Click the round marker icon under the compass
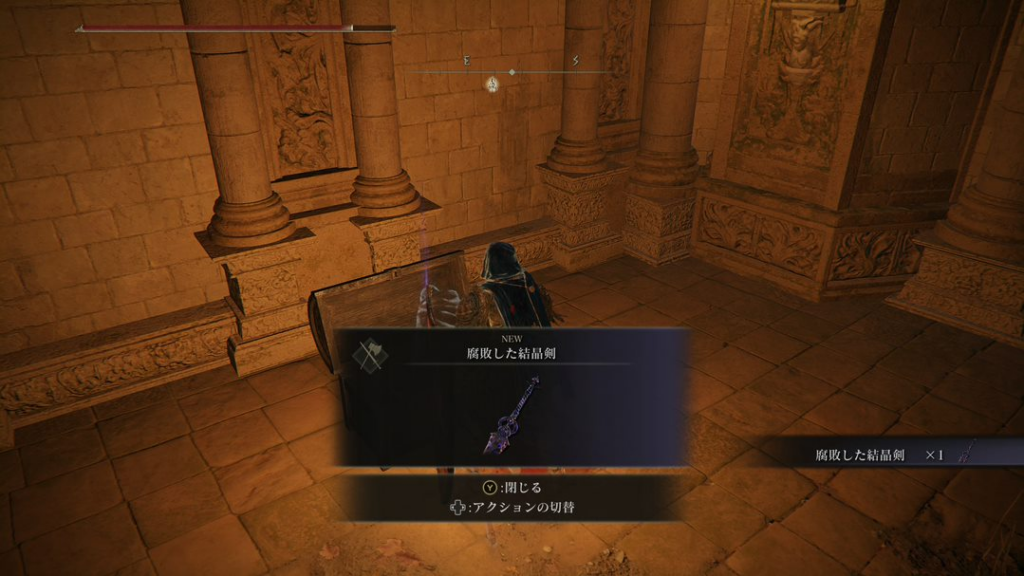This screenshot has height=576, width=1024. pyautogui.click(x=492, y=84)
